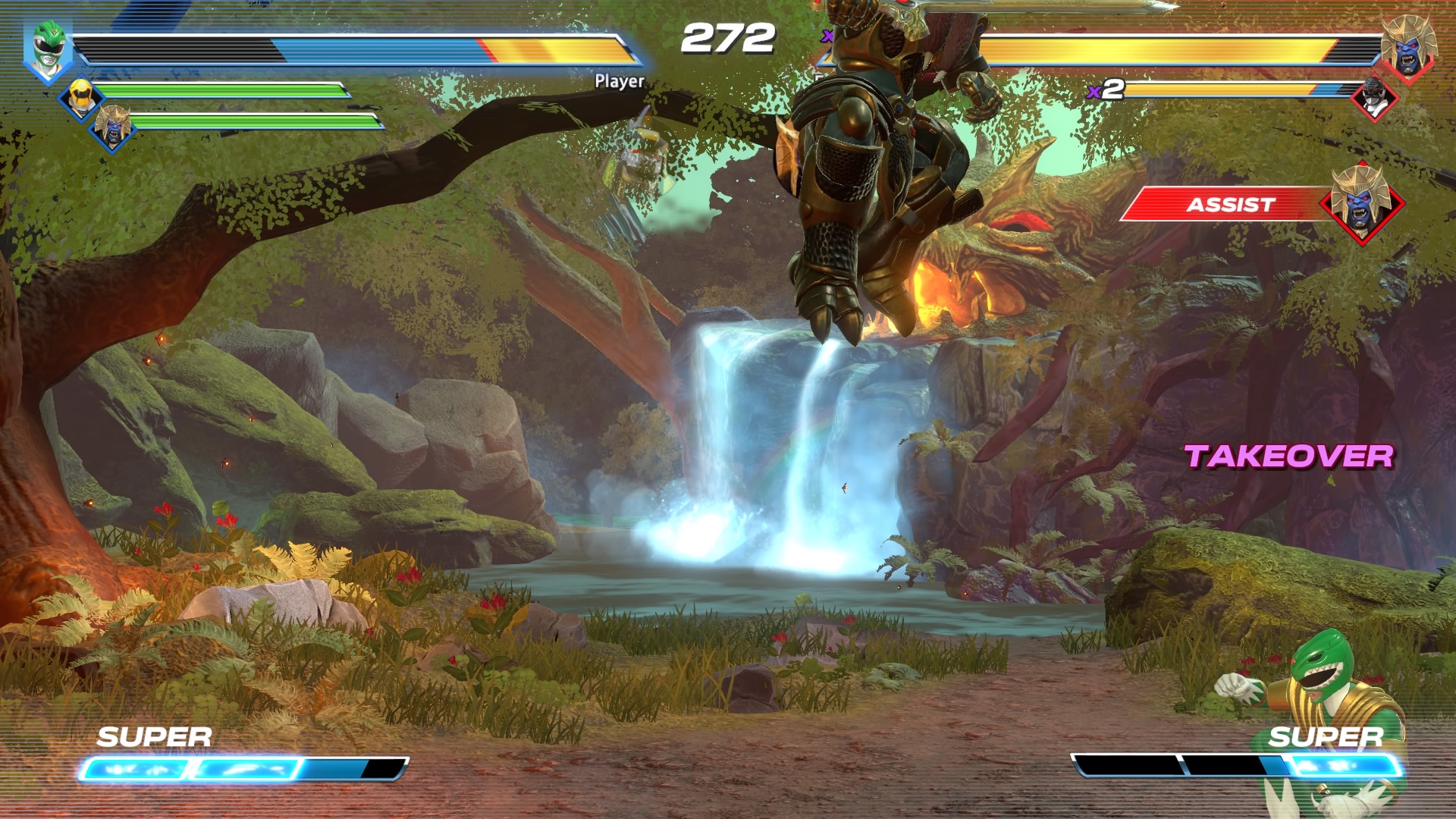Choose the Yellow Ranger teammate portrait
The width and height of the screenshot is (1456, 819).
(80, 98)
